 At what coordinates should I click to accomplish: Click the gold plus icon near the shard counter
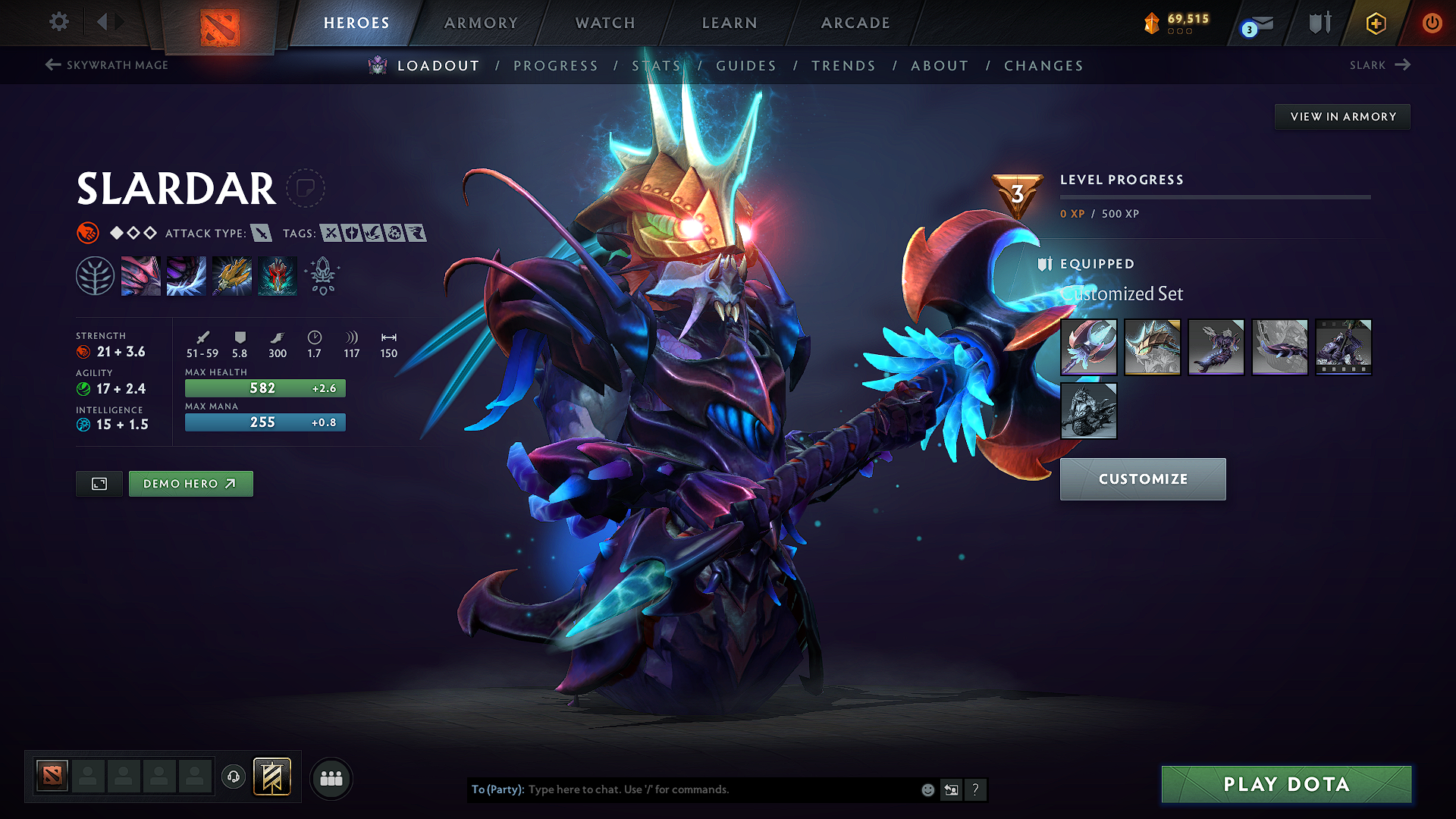point(1375,24)
